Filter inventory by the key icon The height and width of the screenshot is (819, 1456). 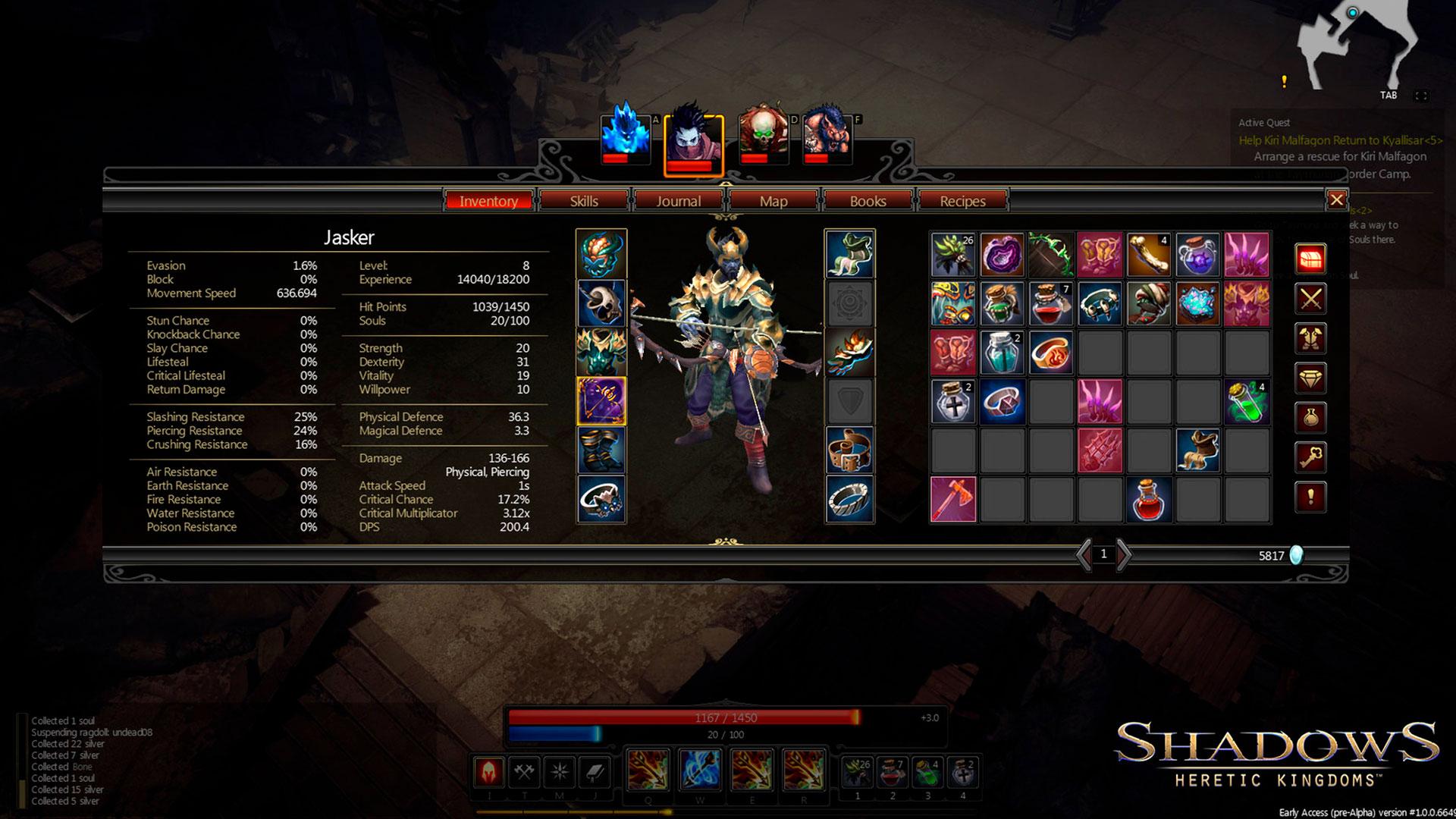tap(1310, 457)
